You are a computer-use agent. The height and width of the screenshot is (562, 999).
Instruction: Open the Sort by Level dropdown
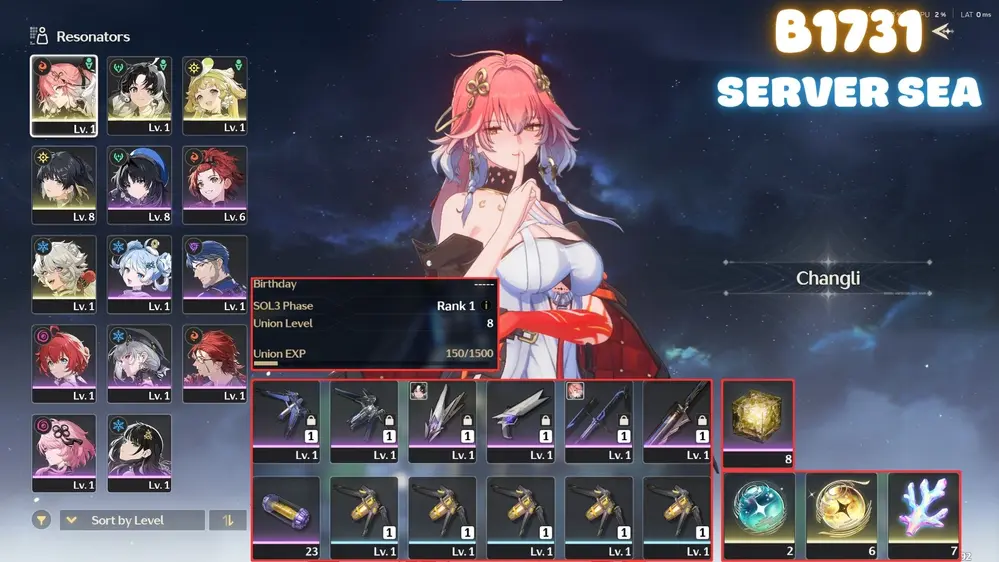click(132, 520)
